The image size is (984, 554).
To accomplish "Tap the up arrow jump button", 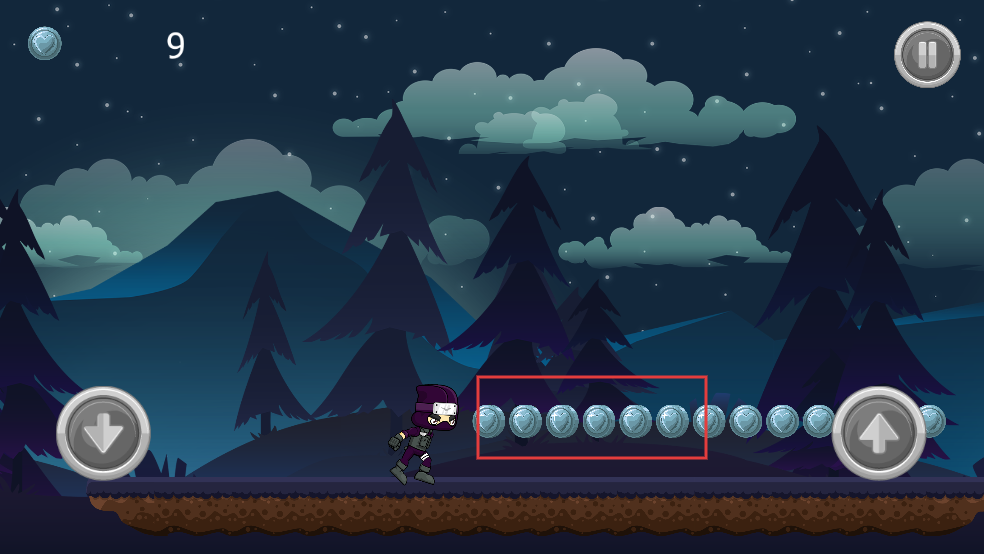I will (x=879, y=433).
